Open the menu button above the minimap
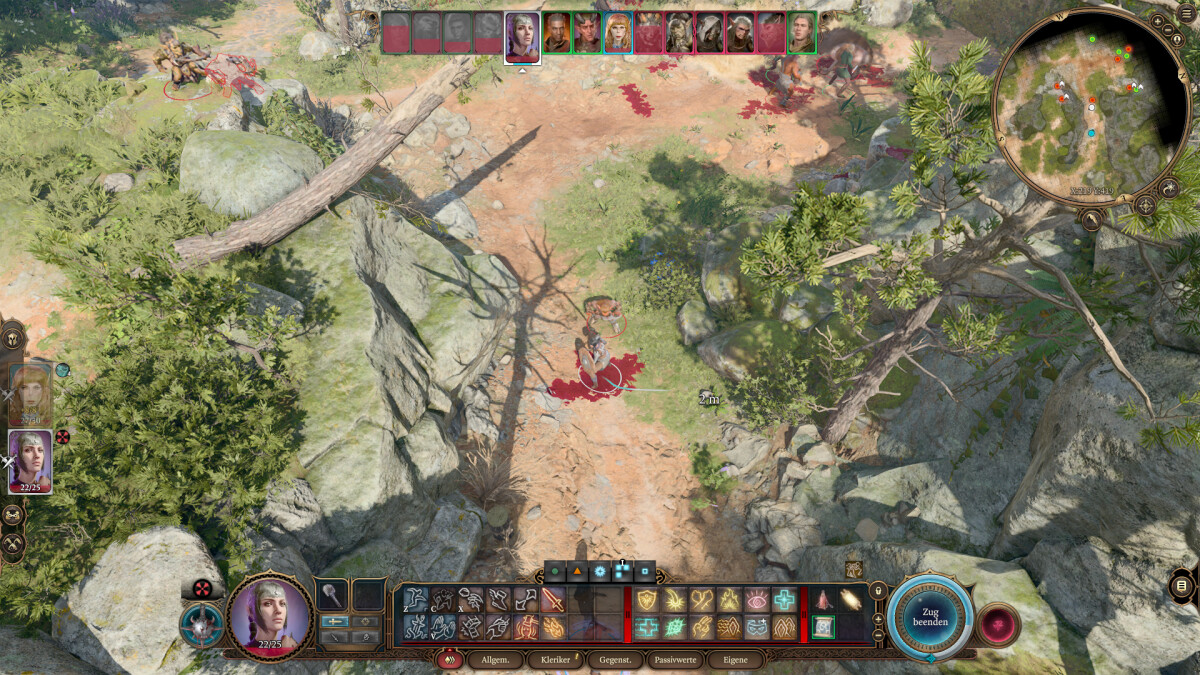This screenshot has width=1200, height=675. (x=1186, y=12)
